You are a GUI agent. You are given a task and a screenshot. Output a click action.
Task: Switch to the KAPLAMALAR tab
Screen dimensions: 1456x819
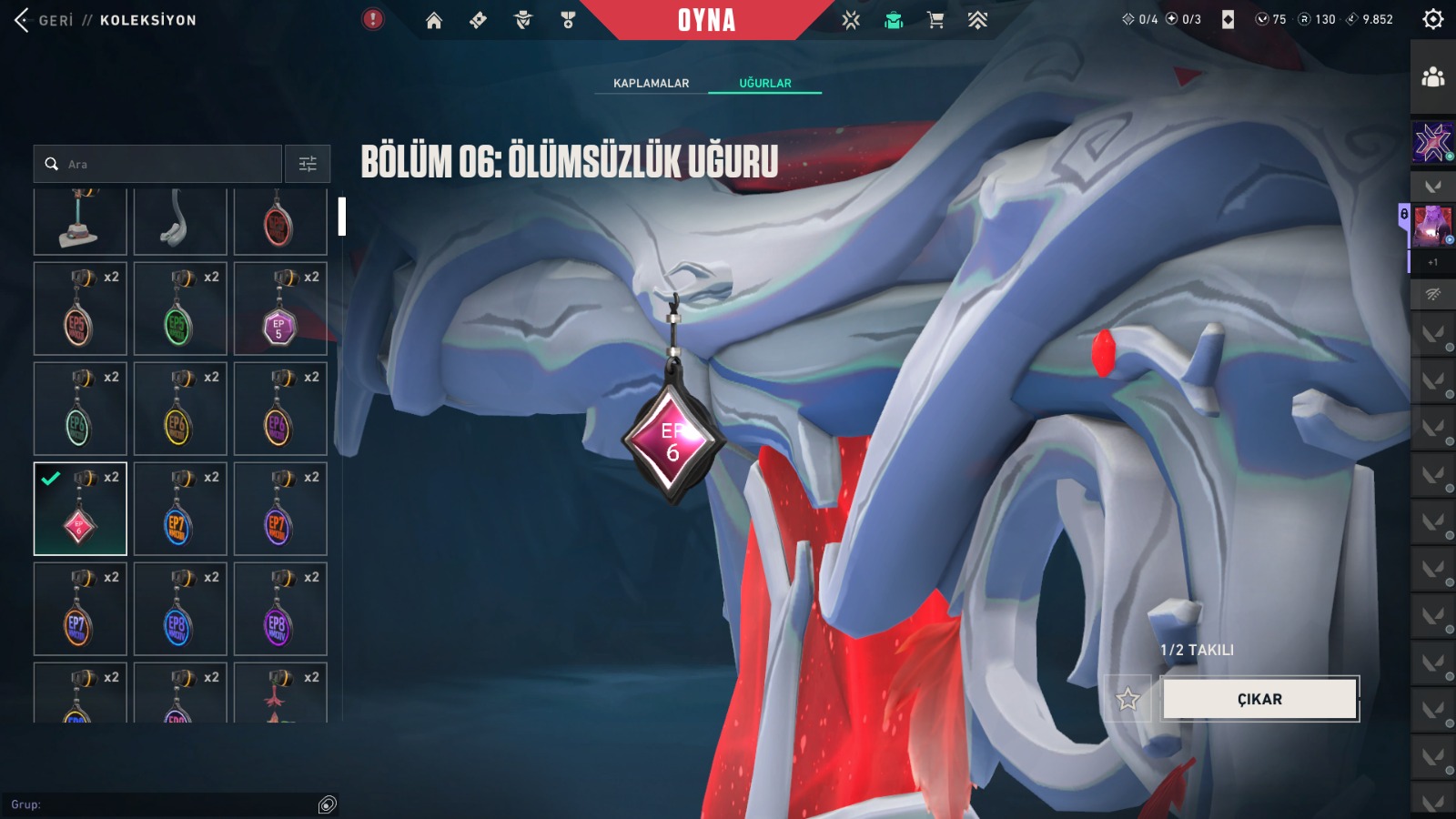point(651,83)
